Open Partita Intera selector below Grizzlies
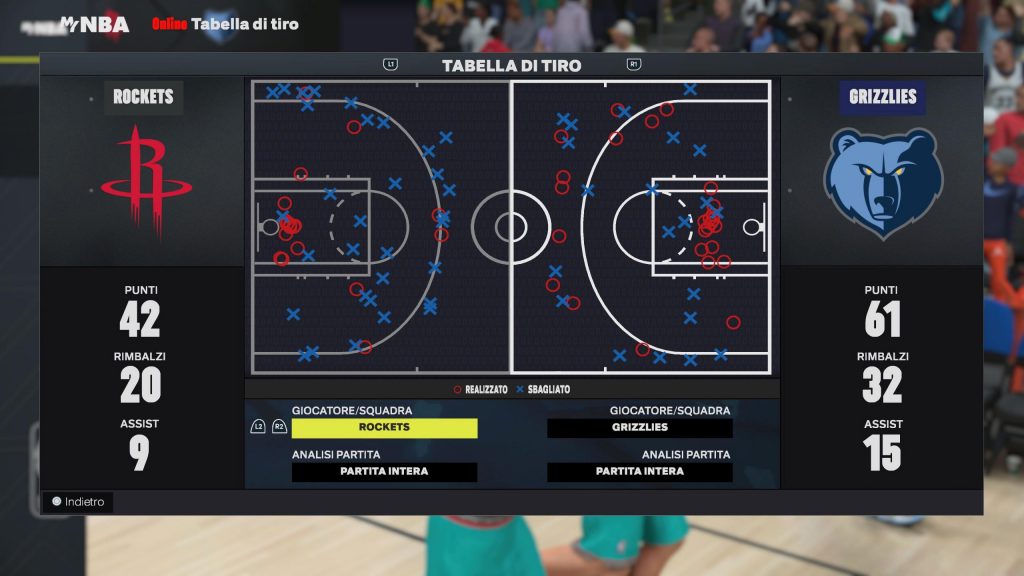This screenshot has height=576, width=1024. 640,472
